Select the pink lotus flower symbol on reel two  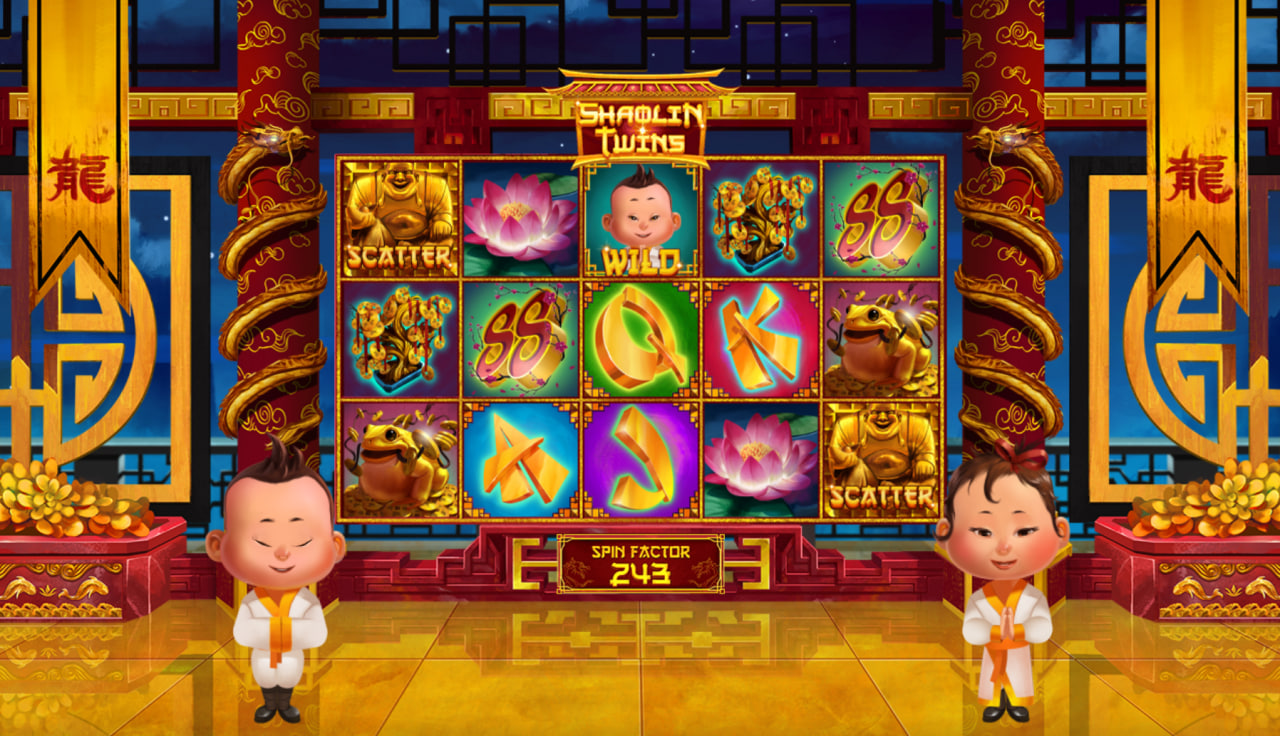pyautogui.click(x=520, y=217)
